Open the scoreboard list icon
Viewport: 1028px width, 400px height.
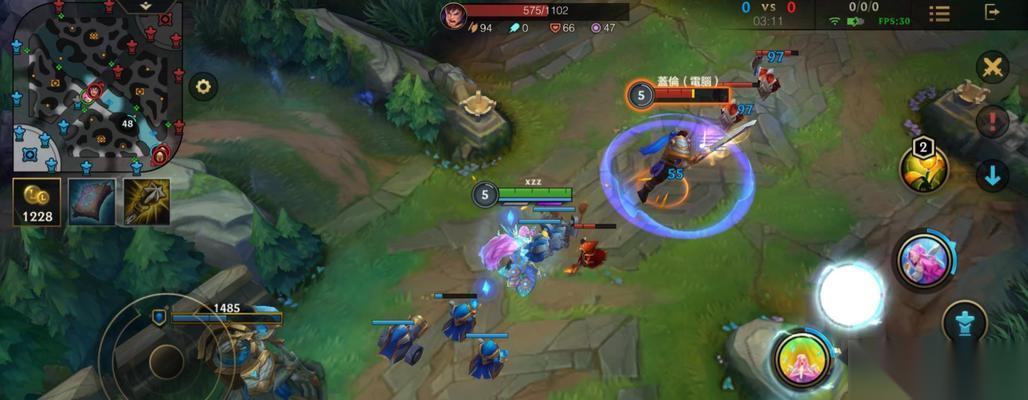click(x=939, y=13)
